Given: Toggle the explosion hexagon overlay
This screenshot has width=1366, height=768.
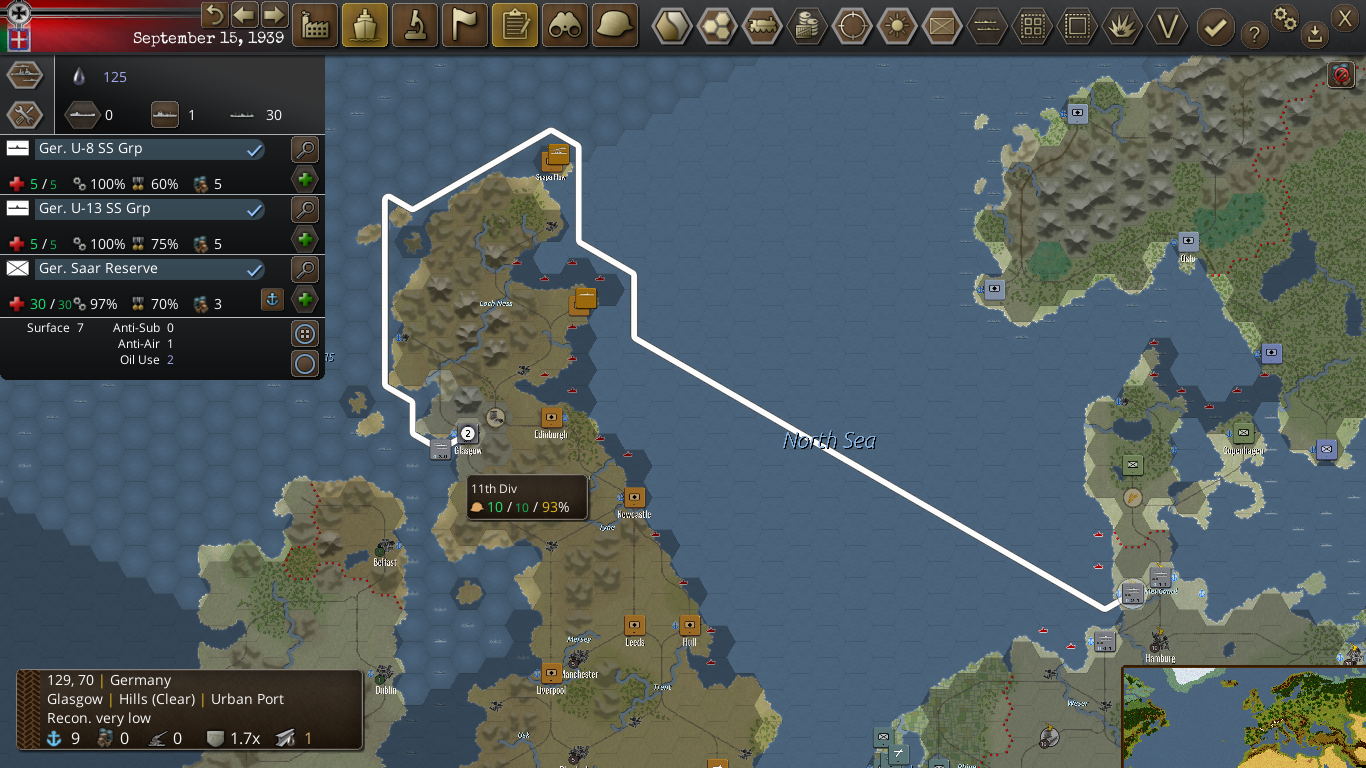Looking at the screenshot, I should coord(1122,26).
